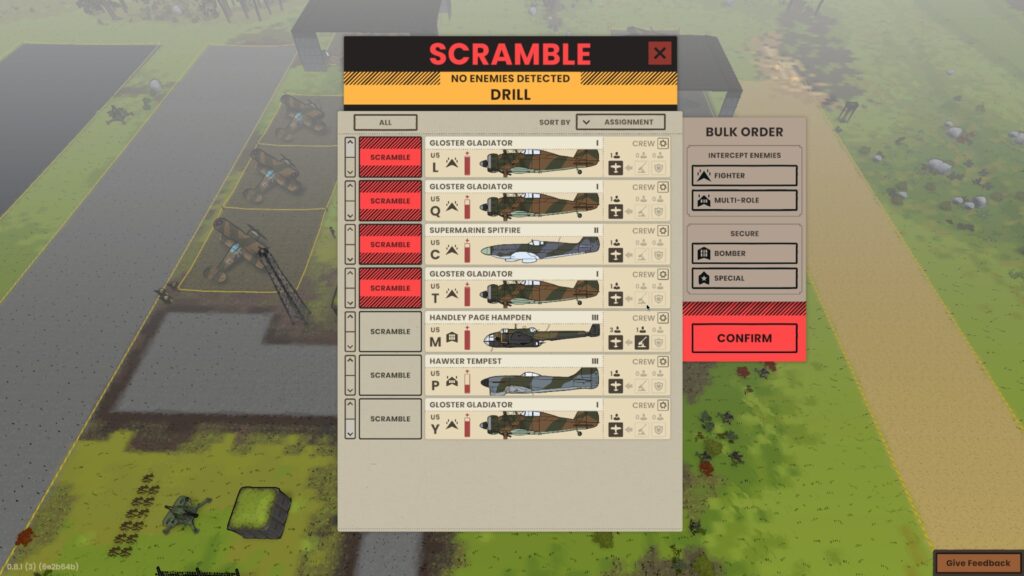Scramble the Handley Page Hampden
Screen dimensions: 1024x576
tap(390, 332)
